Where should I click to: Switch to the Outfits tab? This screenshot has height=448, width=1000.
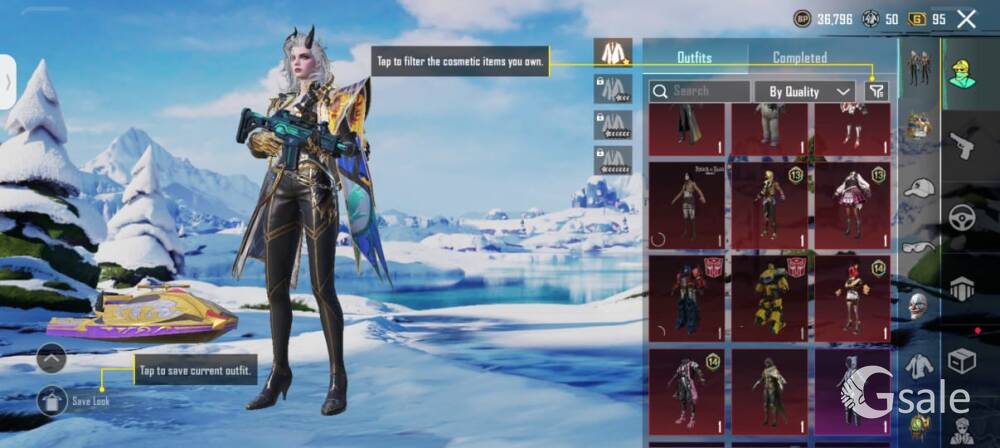[x=694, y=58]
